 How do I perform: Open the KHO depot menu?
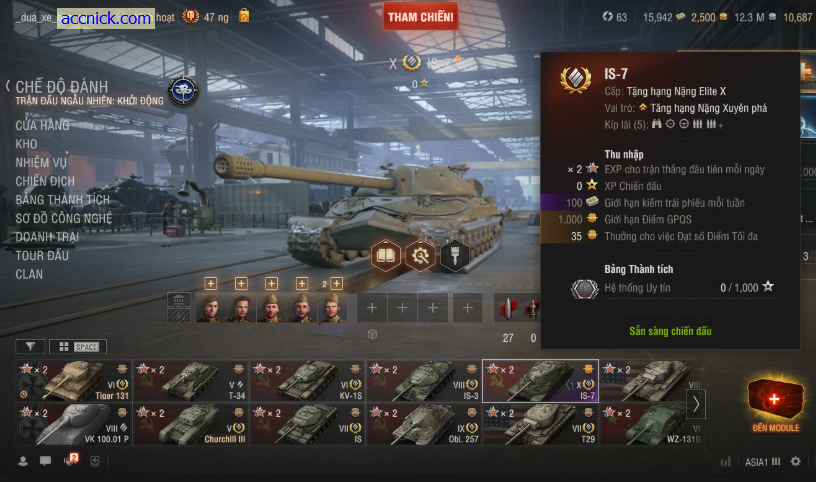[x=27, y=144]
